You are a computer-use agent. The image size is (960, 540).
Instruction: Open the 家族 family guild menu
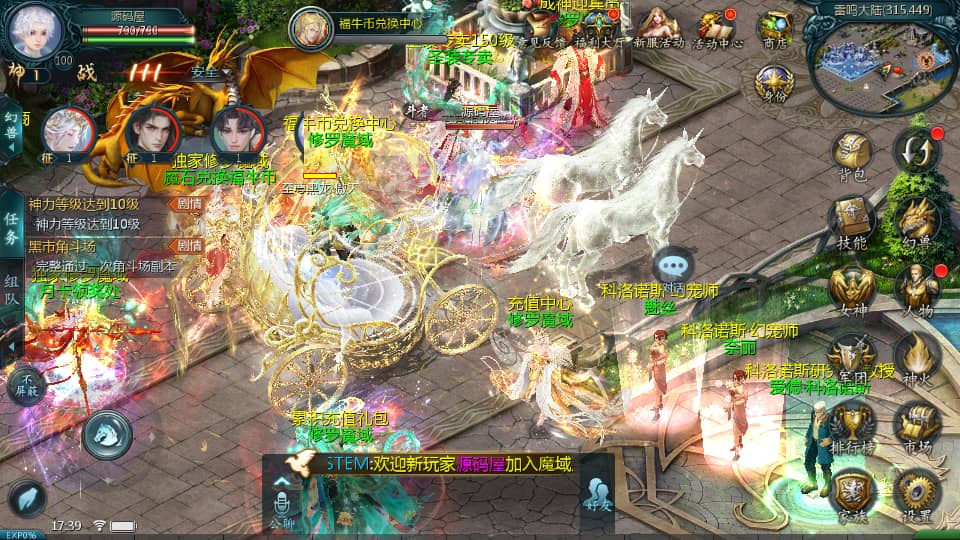851,492
